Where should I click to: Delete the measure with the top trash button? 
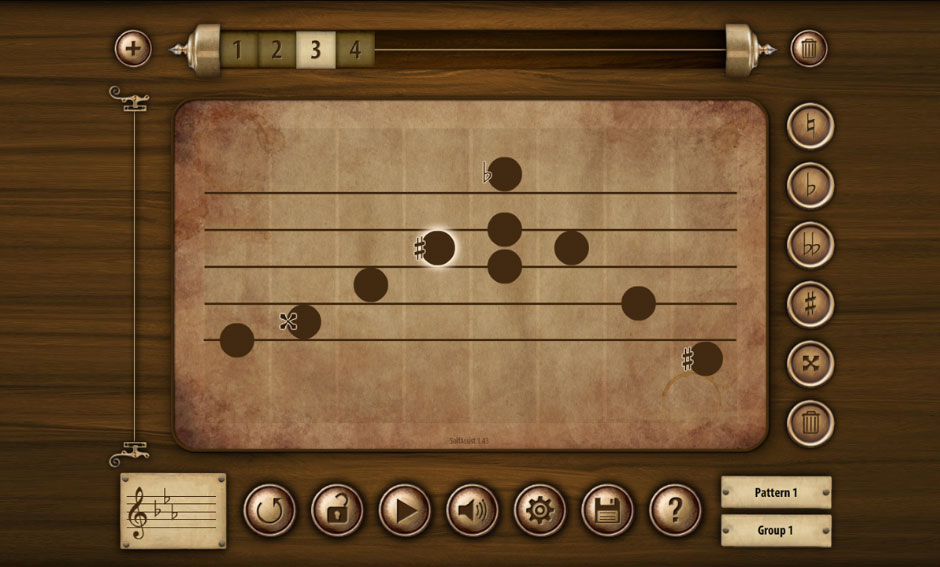click(x=809, y=48)
